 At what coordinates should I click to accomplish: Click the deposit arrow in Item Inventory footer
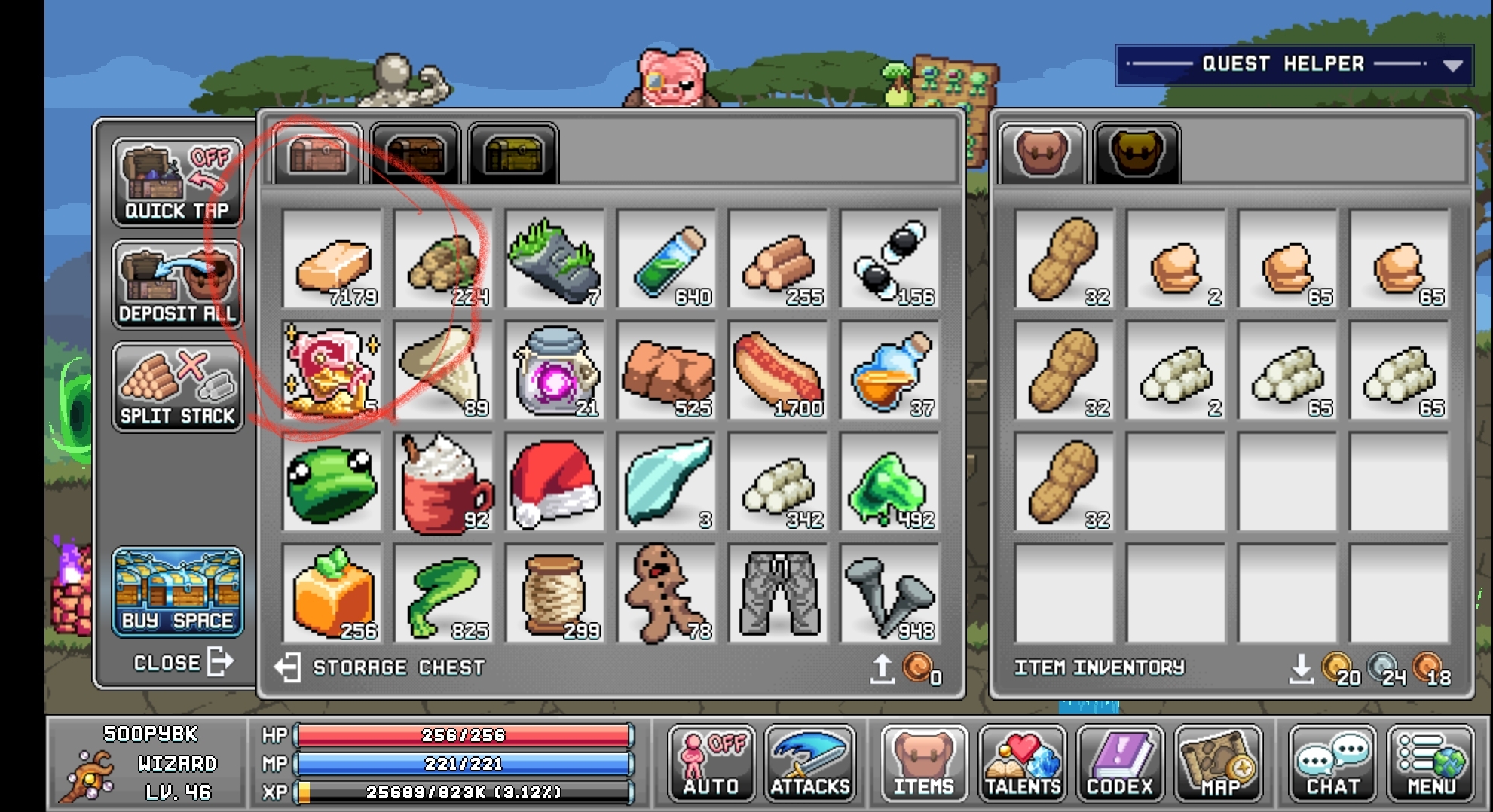coord(1302,669)
